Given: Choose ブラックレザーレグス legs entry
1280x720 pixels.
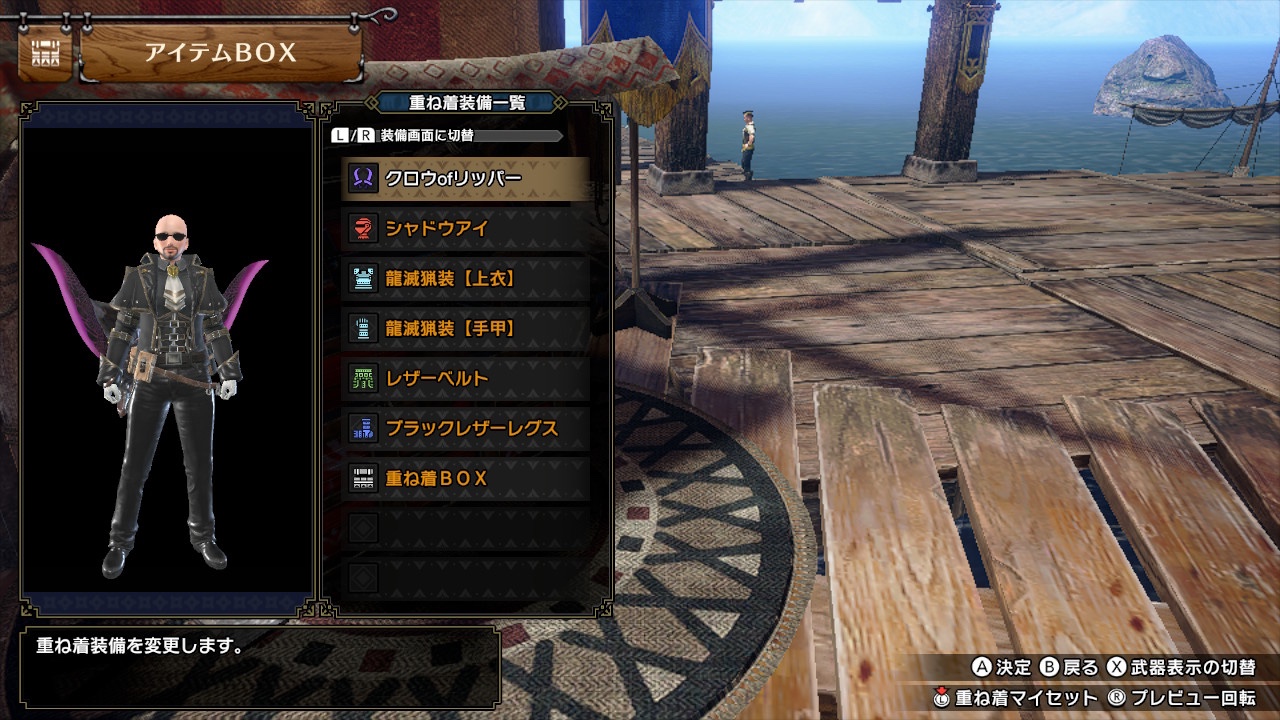Looking at the screenshot, I should pyautogui.click(x=466, y=429).
